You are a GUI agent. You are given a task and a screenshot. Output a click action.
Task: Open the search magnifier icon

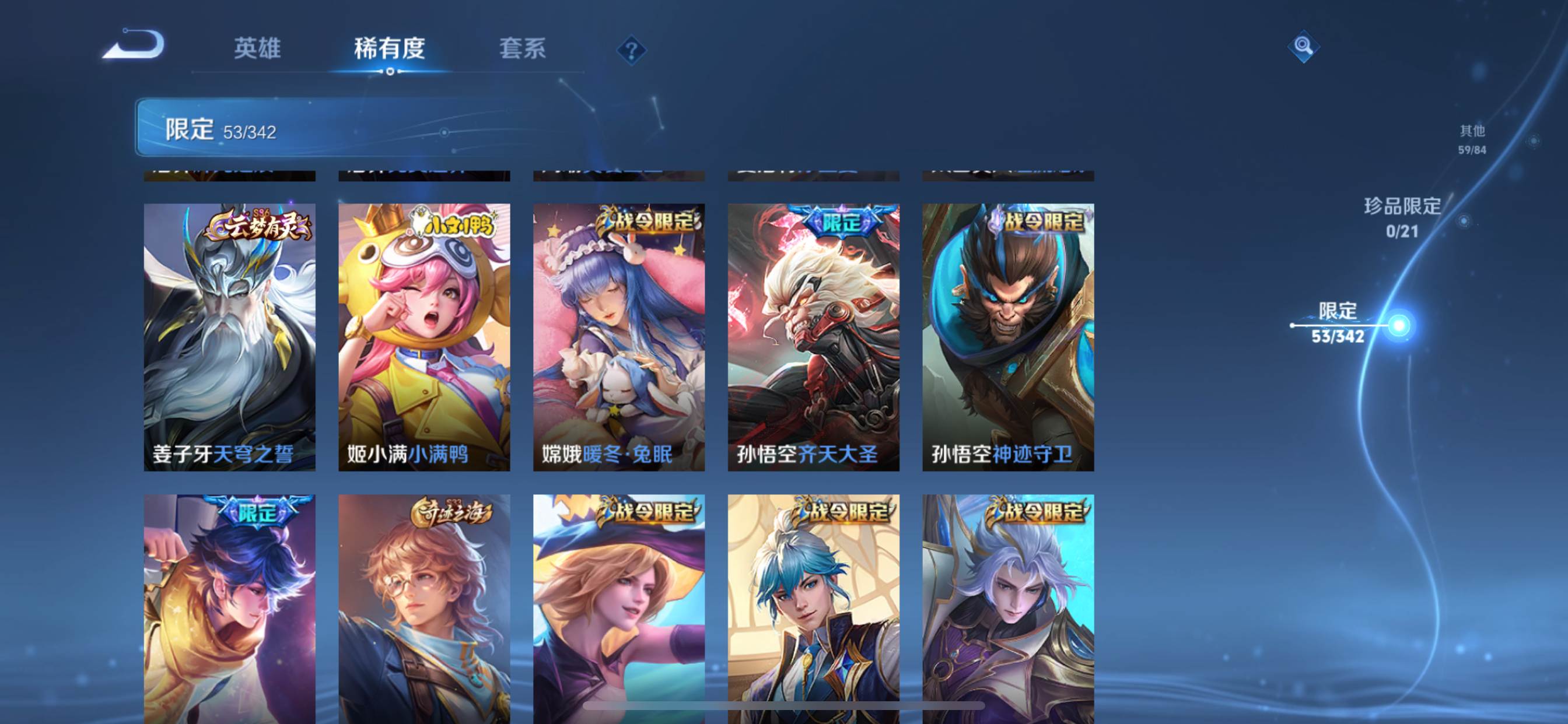(1303, 46)
